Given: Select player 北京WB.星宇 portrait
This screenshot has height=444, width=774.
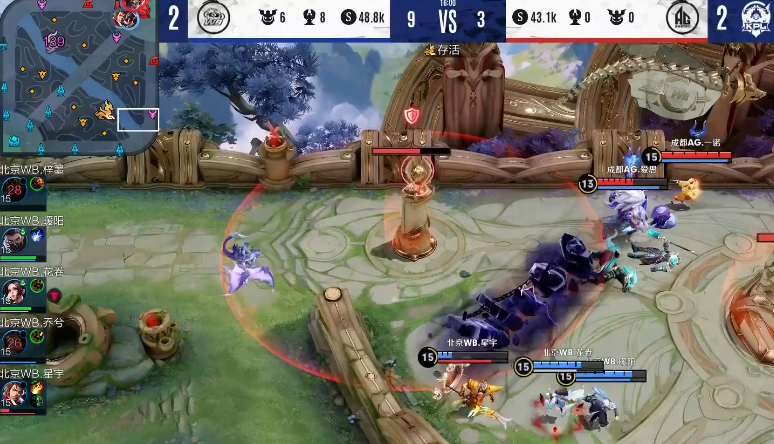Looking at the screenshot, I should pyautogui.click(x=15, y=394).
